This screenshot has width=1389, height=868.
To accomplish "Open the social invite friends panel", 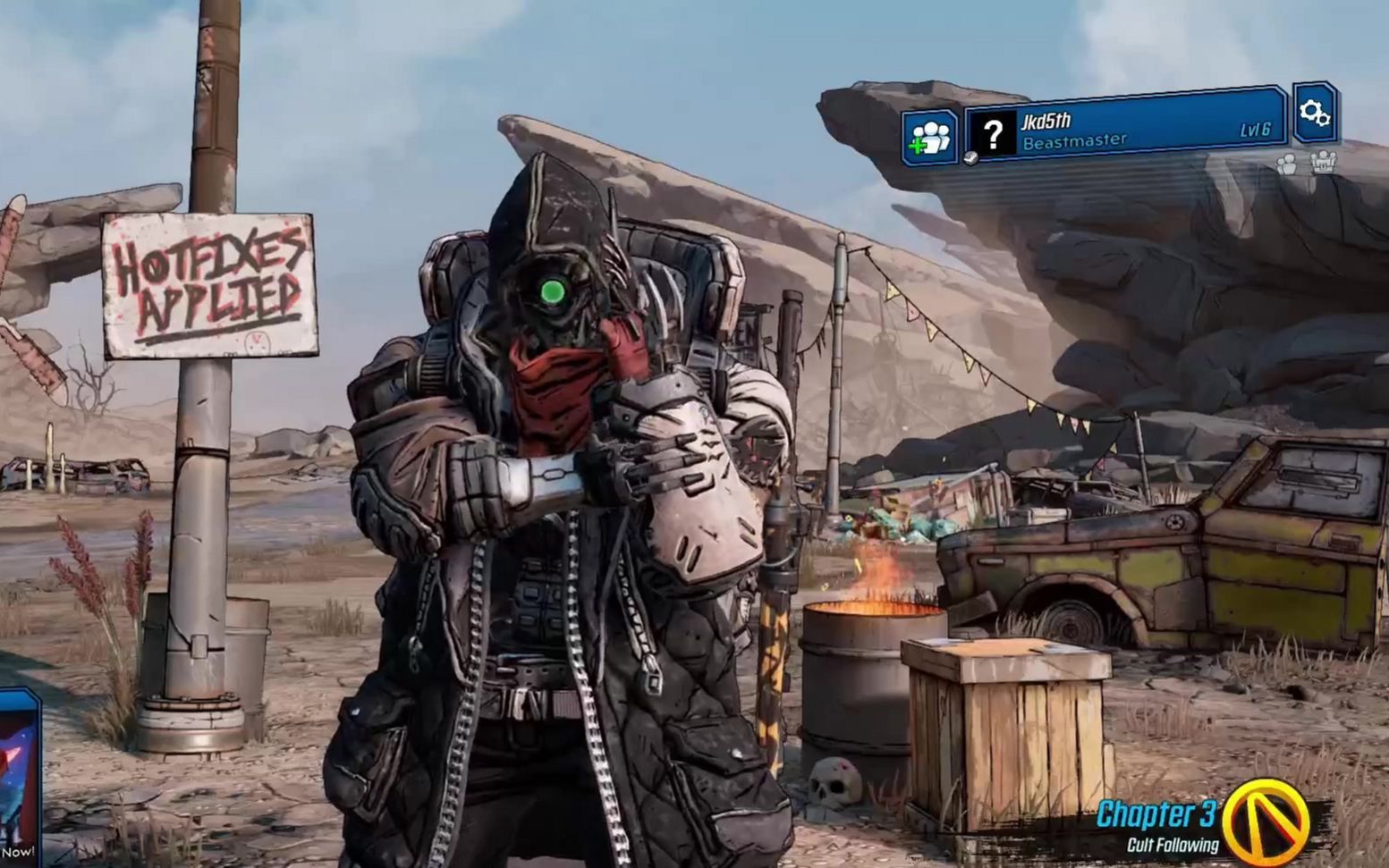I will [929, 139].
